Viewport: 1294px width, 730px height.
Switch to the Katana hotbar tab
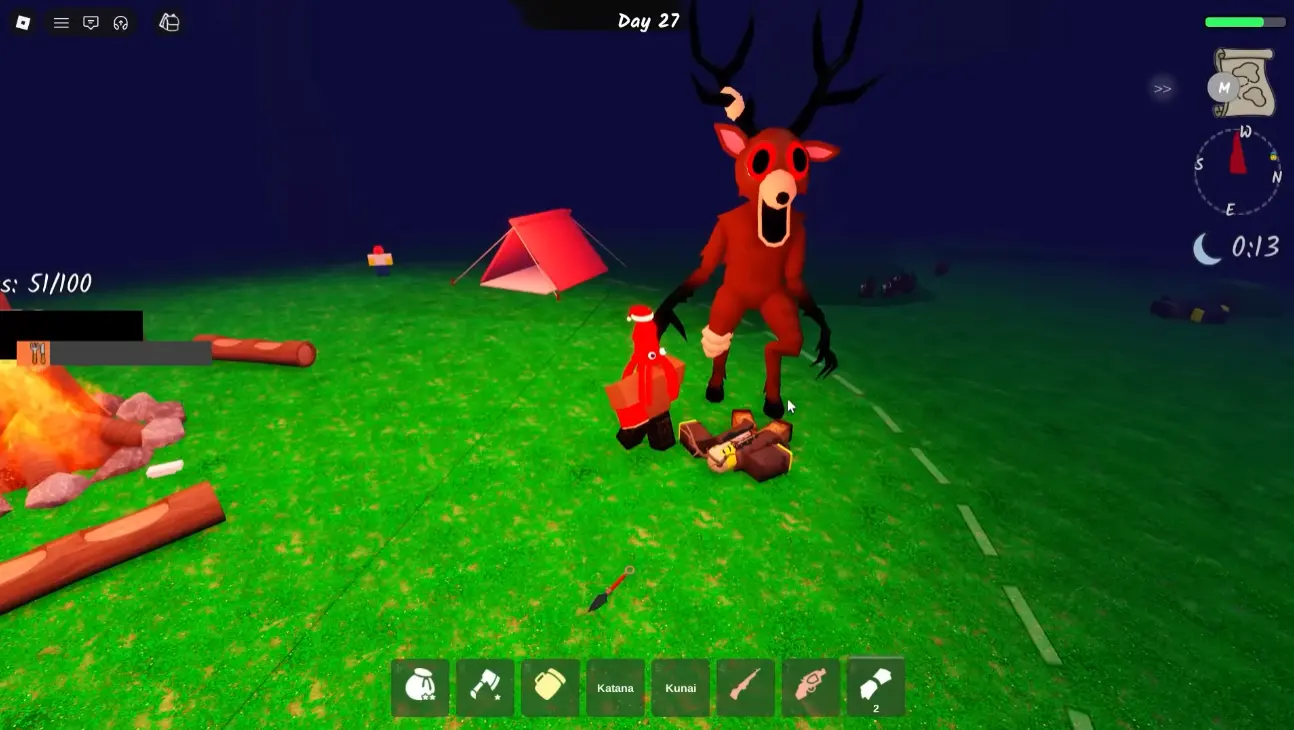point(615,687)
